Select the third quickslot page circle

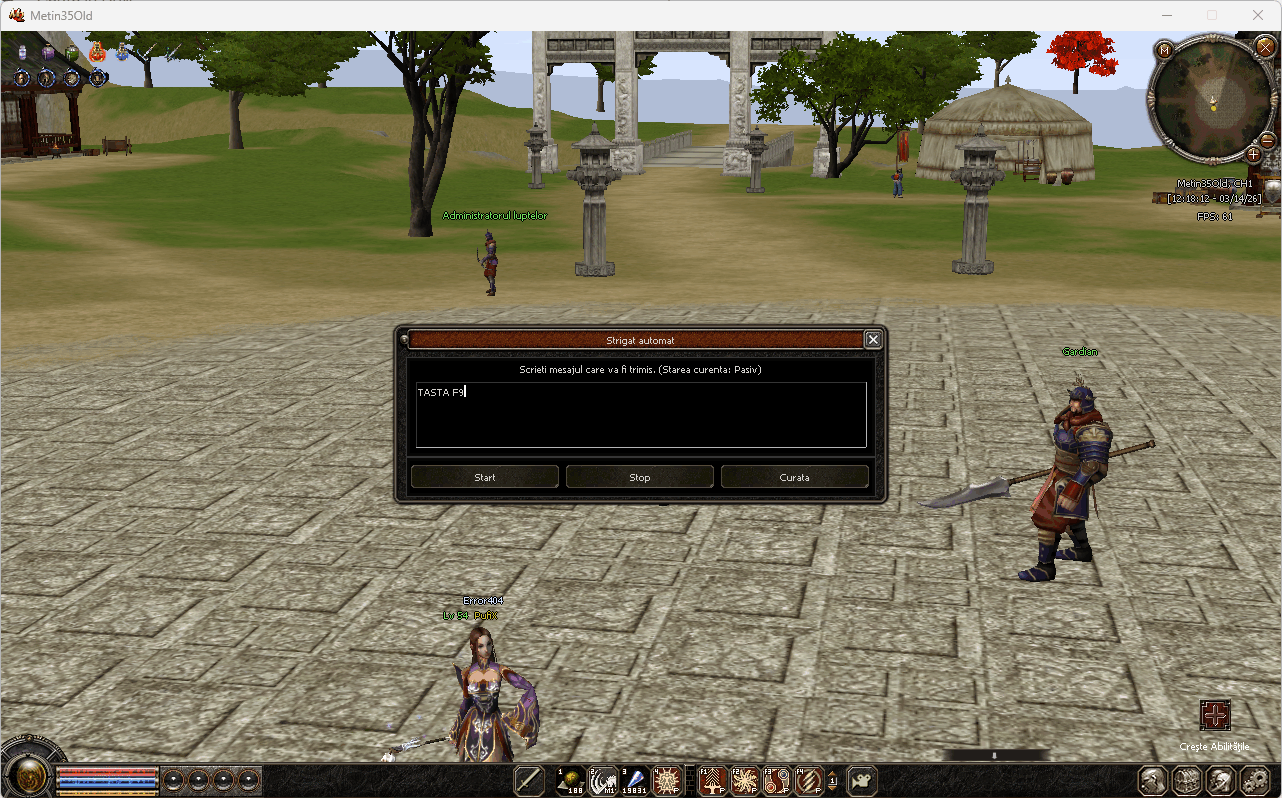click(x=224, y=780)
